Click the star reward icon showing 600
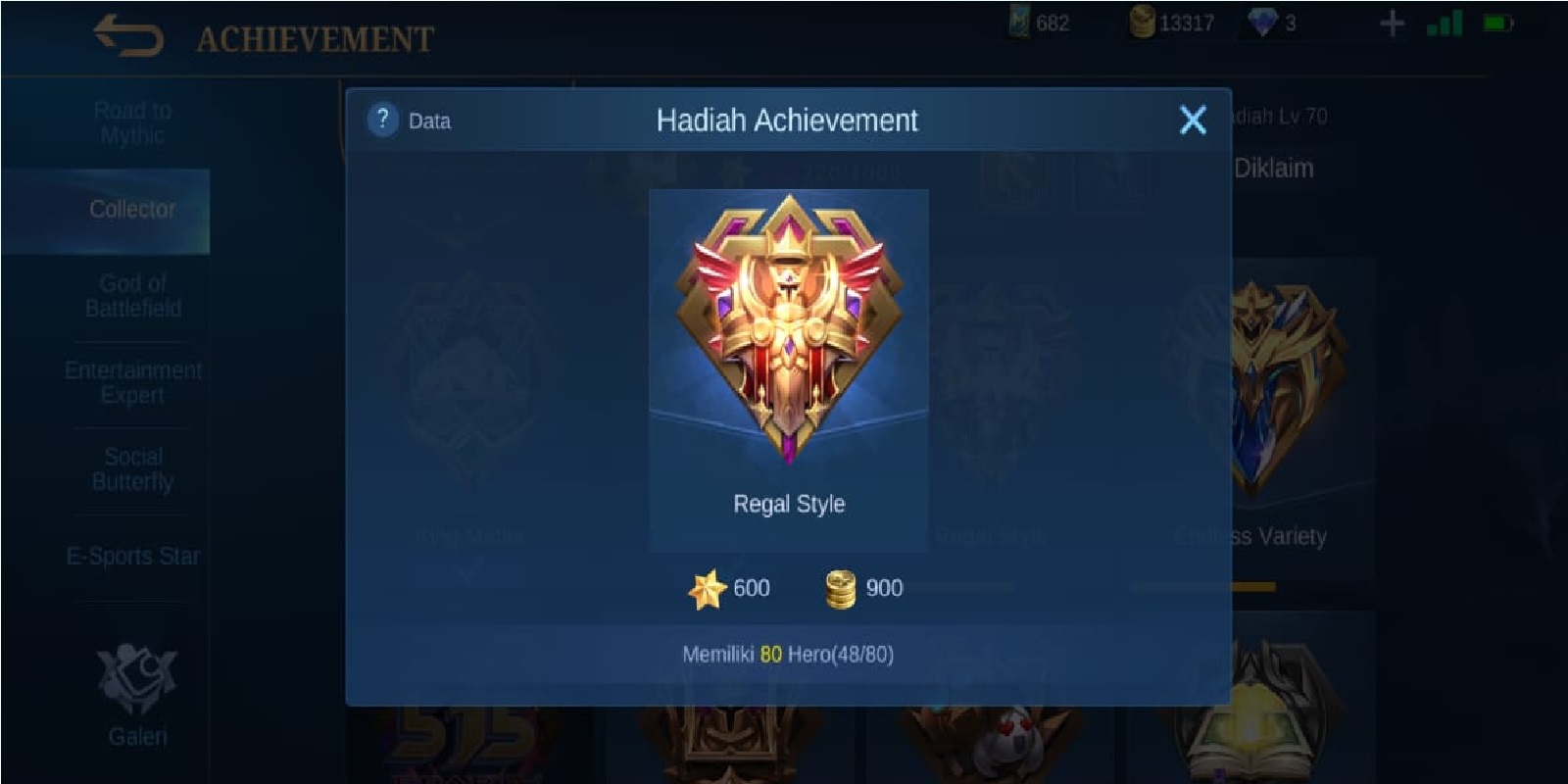 [710, 588]
